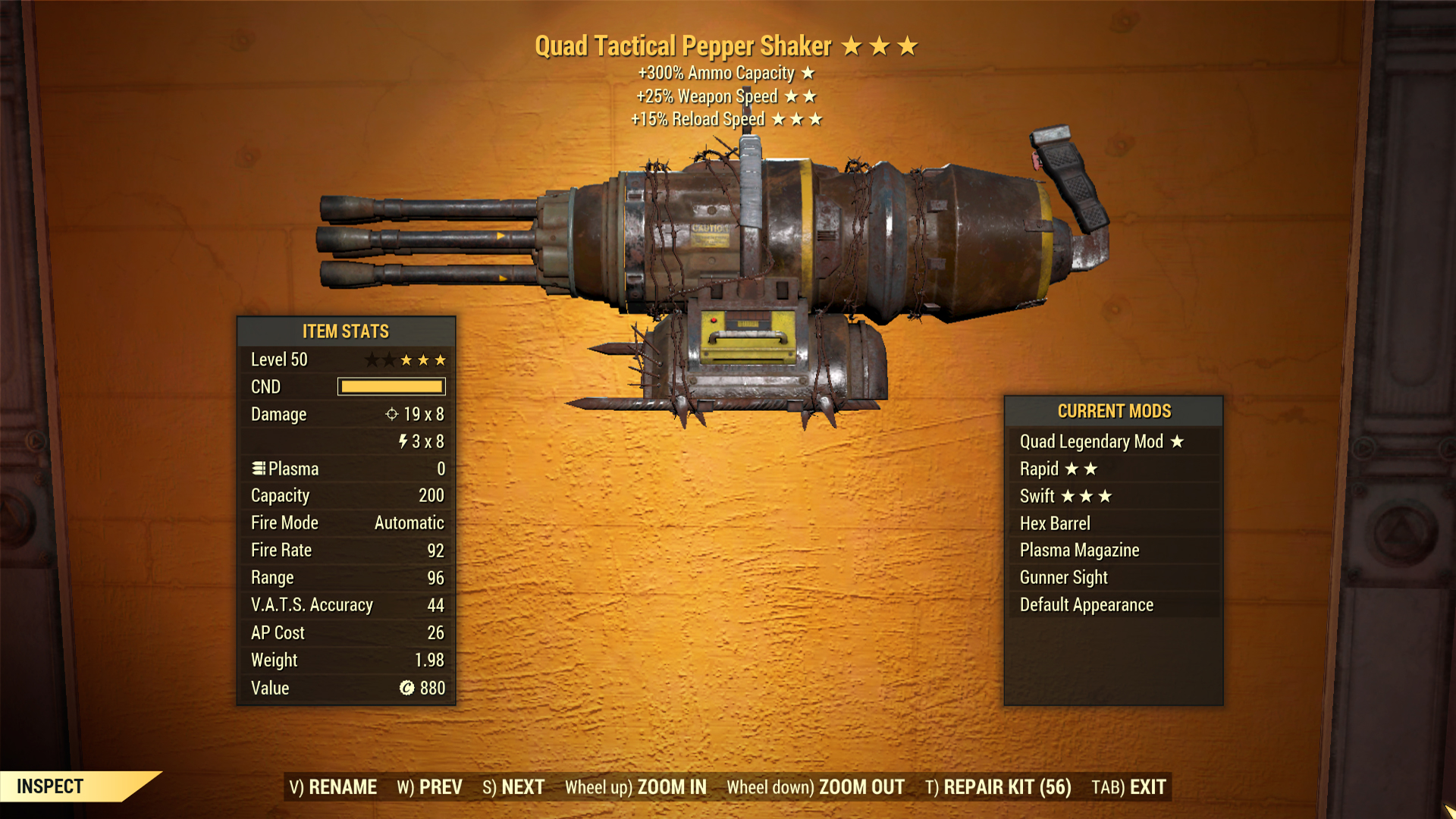
Task: Choose the Swift mod row
Action: click(1112, 496)
